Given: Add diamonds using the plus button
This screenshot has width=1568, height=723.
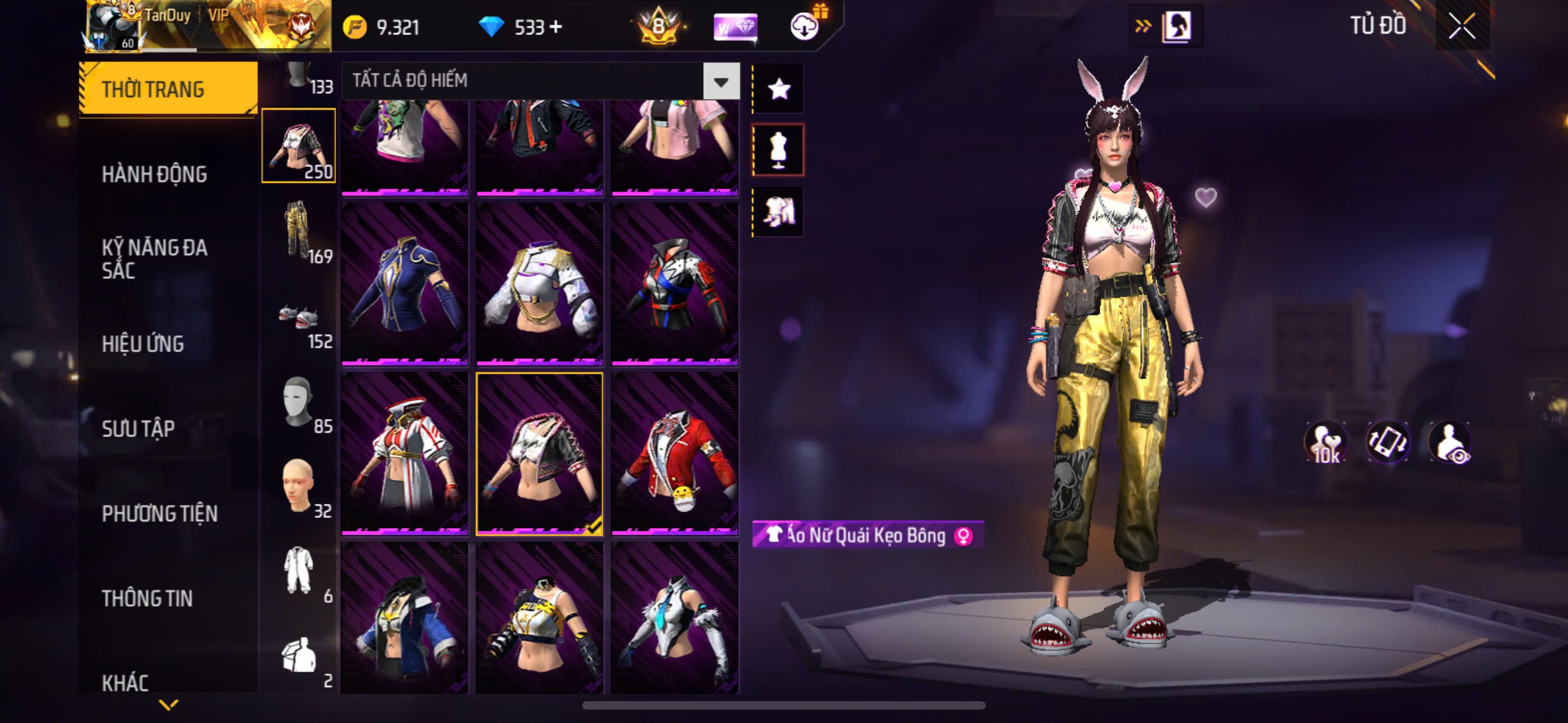Looking at the screenshot, I should (556, 27).
